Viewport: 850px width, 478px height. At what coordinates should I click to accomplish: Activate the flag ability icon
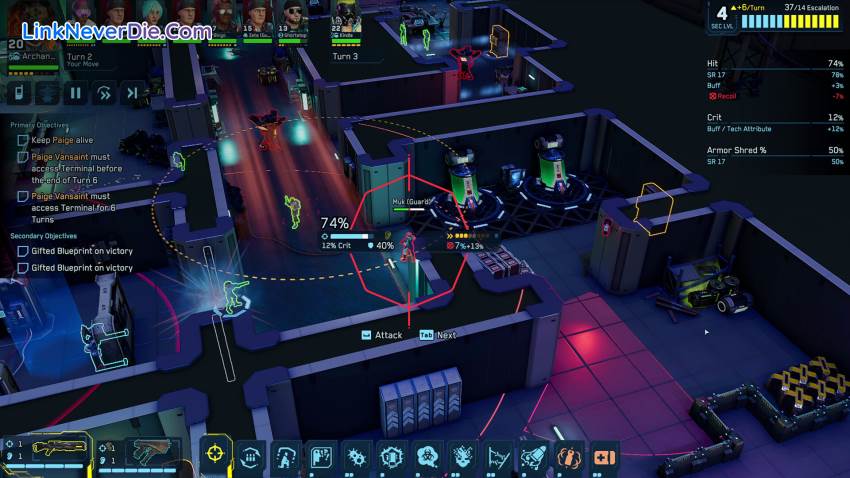(x=499, y=456)
